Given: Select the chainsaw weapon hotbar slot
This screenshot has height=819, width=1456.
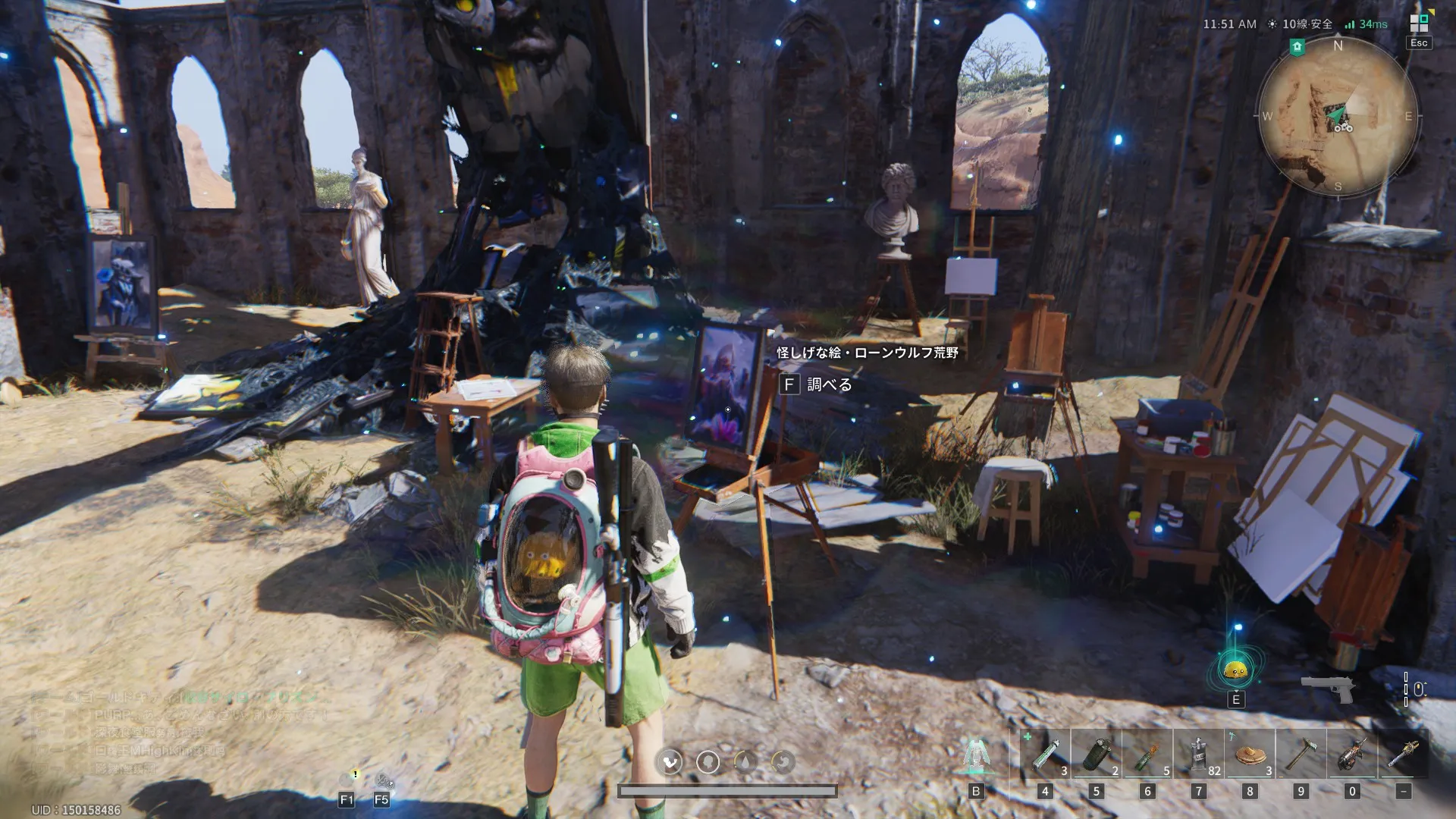Looking at the screenshot, I should 1403,755.
